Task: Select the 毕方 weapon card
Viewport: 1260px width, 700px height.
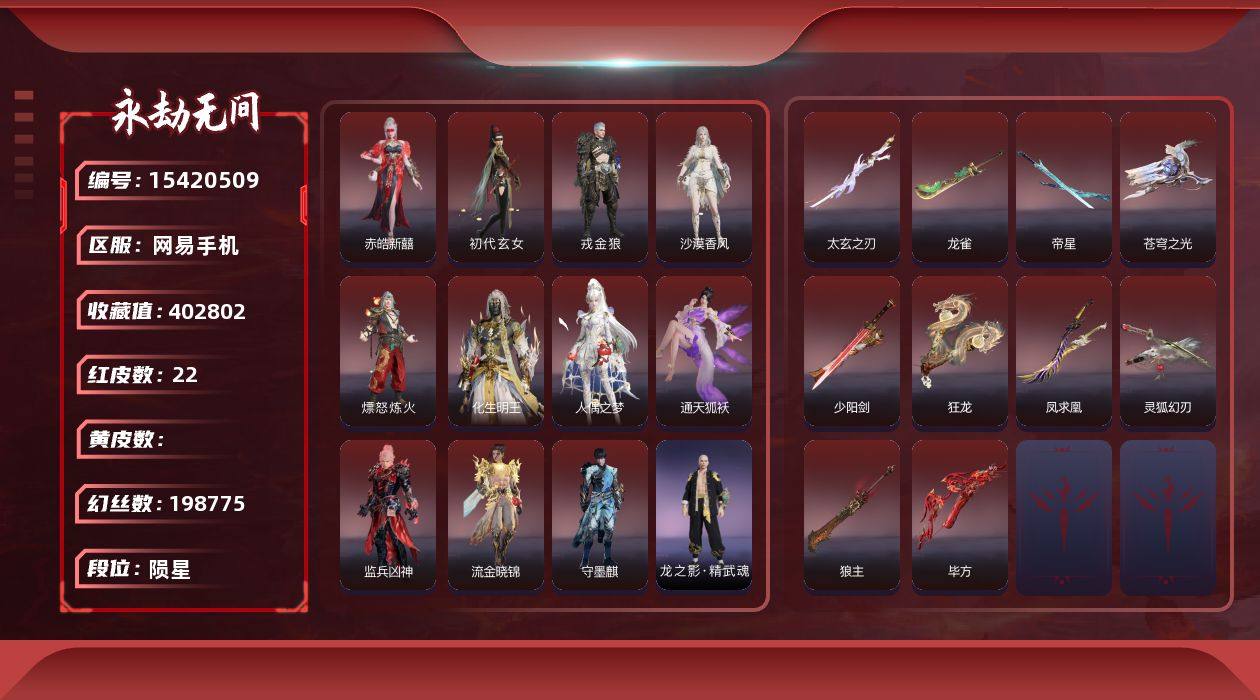Action: [960, 515]
